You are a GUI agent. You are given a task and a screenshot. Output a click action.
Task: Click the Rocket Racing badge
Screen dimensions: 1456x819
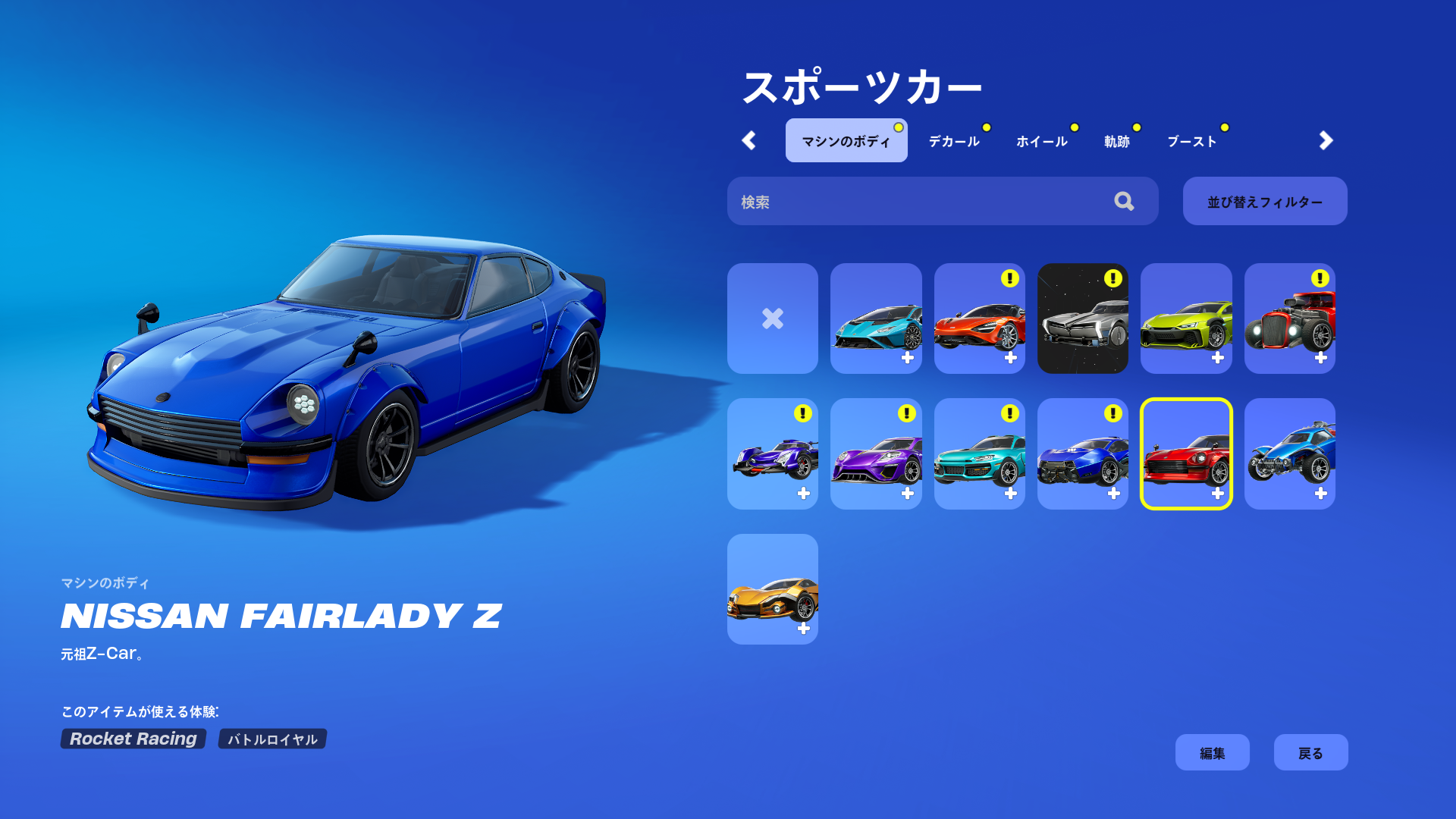tap(133, 739)
